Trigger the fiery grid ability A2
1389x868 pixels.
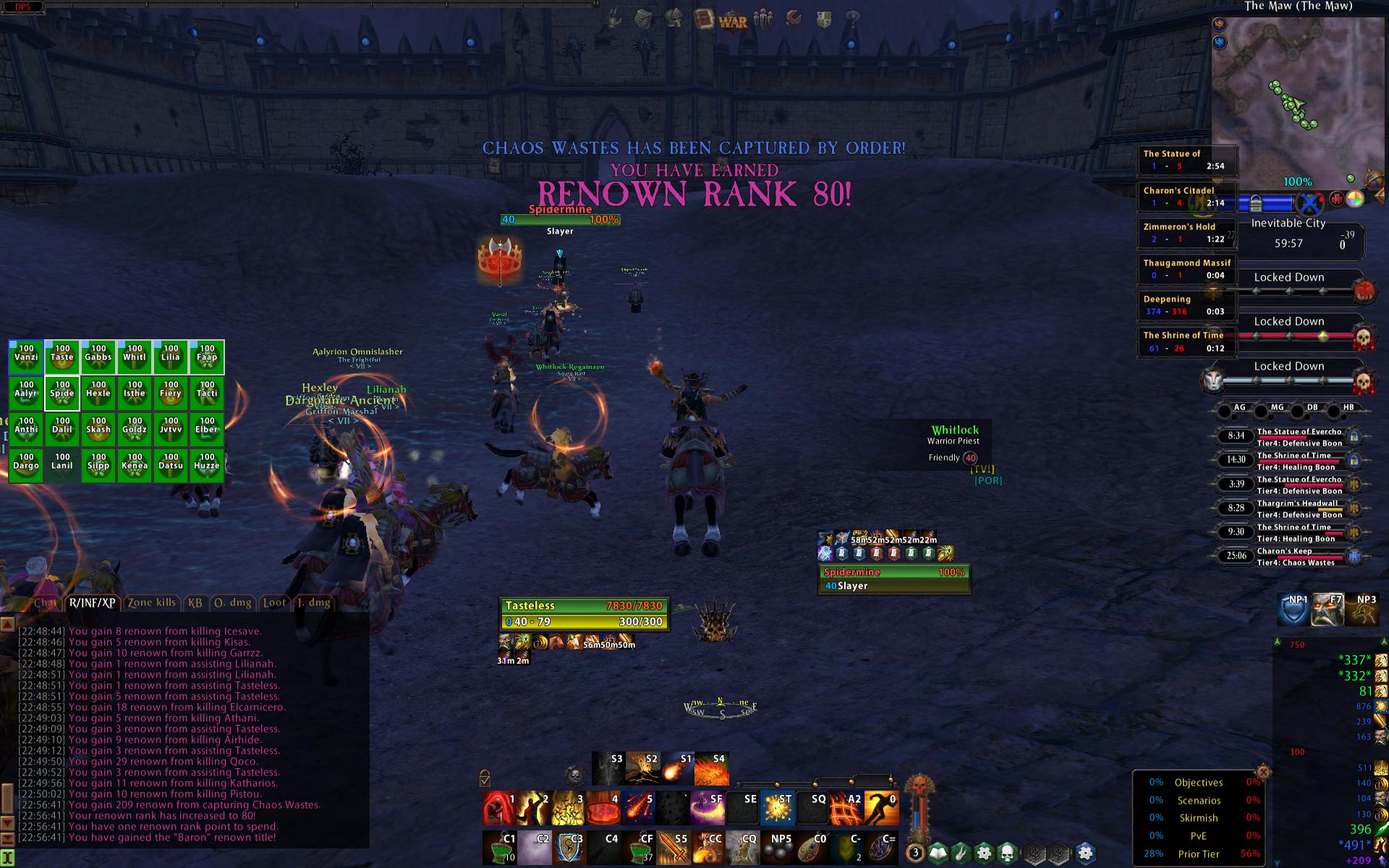pos(845,809)
